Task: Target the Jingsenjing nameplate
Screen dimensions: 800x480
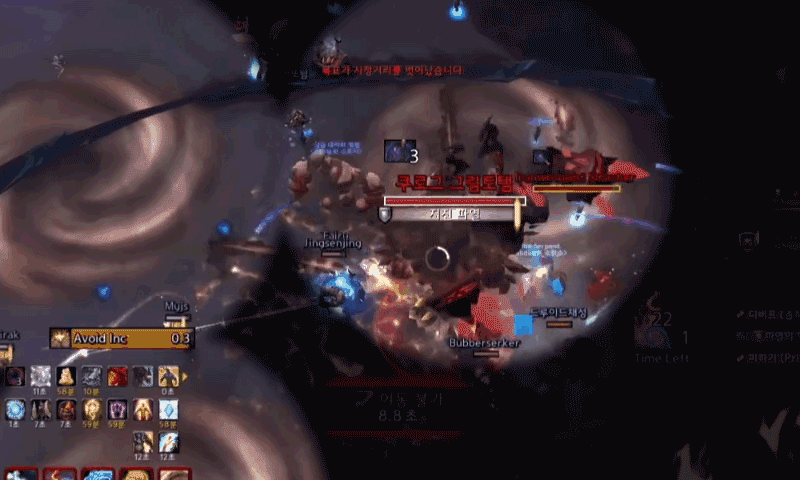Action: (x=331, y=244)
